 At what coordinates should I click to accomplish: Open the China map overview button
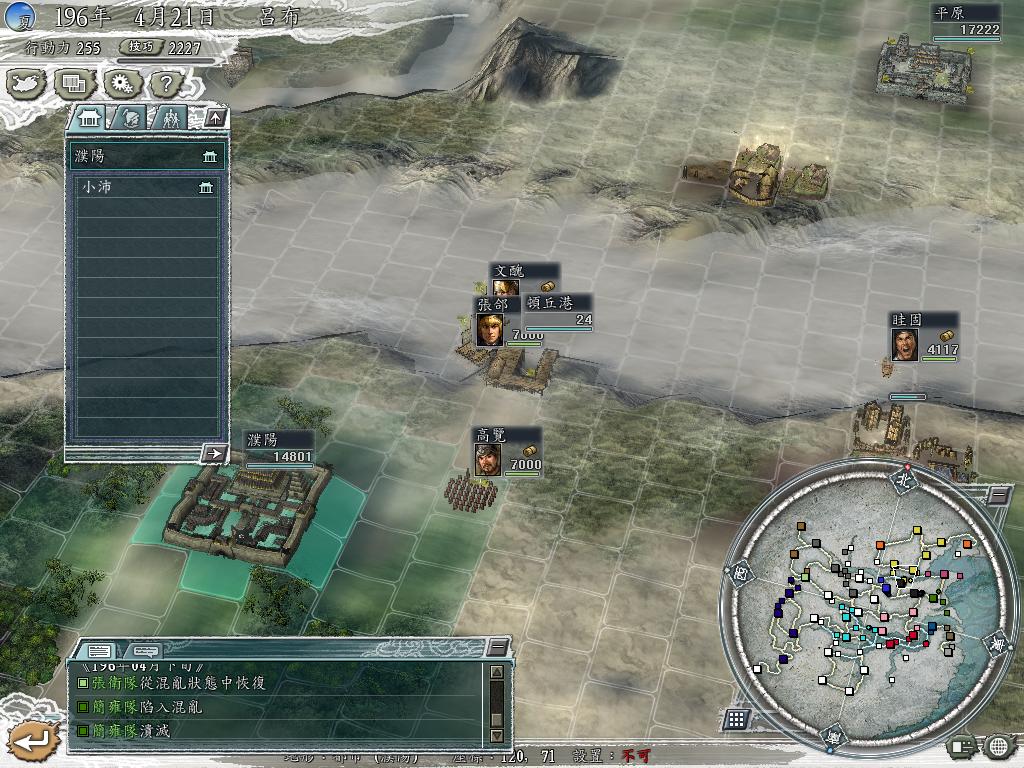pos(26,84)
